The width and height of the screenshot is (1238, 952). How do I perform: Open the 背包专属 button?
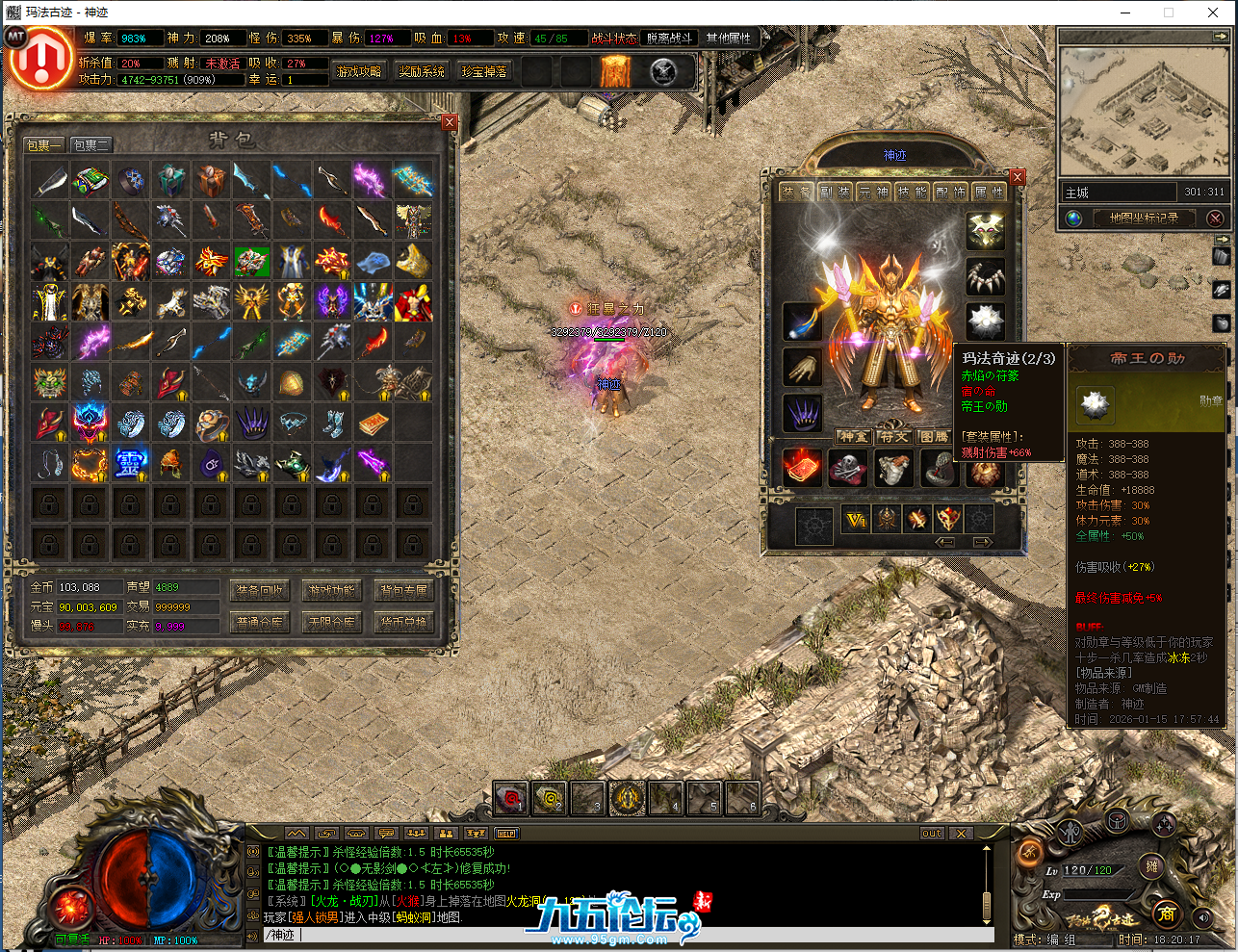403,591
